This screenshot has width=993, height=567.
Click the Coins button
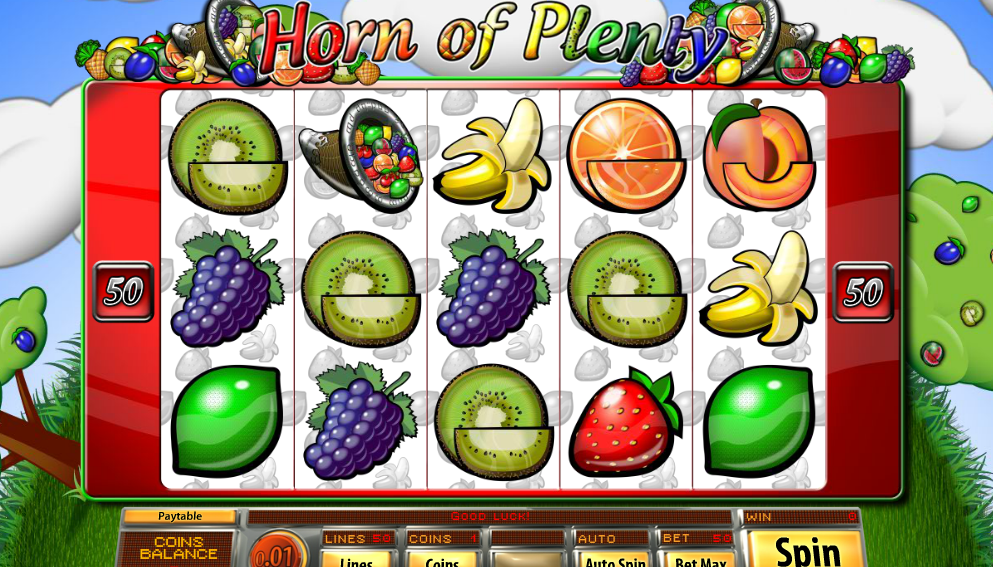point(442,560)
